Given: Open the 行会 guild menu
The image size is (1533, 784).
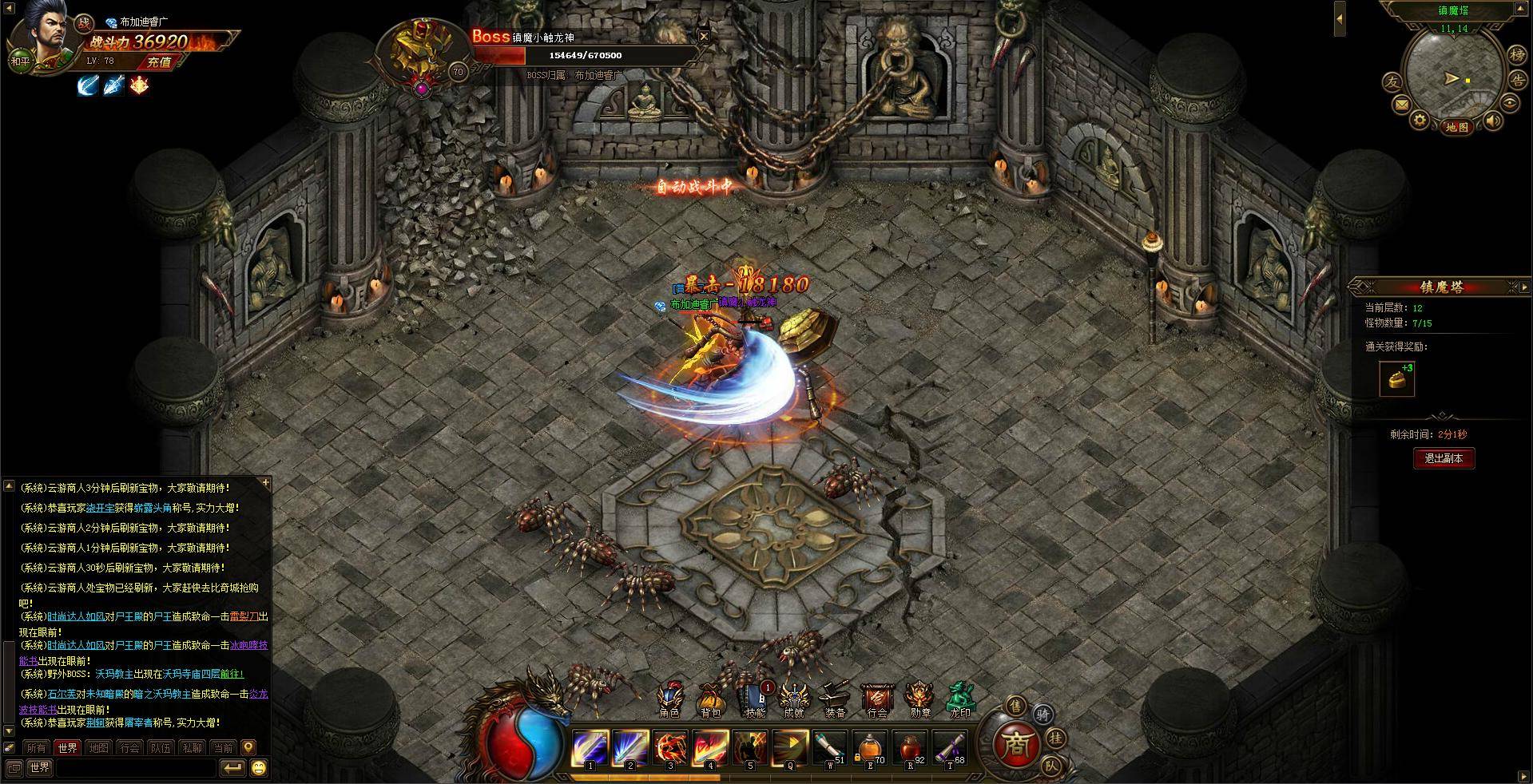Looking at the screenshot, I should [x=877, y=701].
